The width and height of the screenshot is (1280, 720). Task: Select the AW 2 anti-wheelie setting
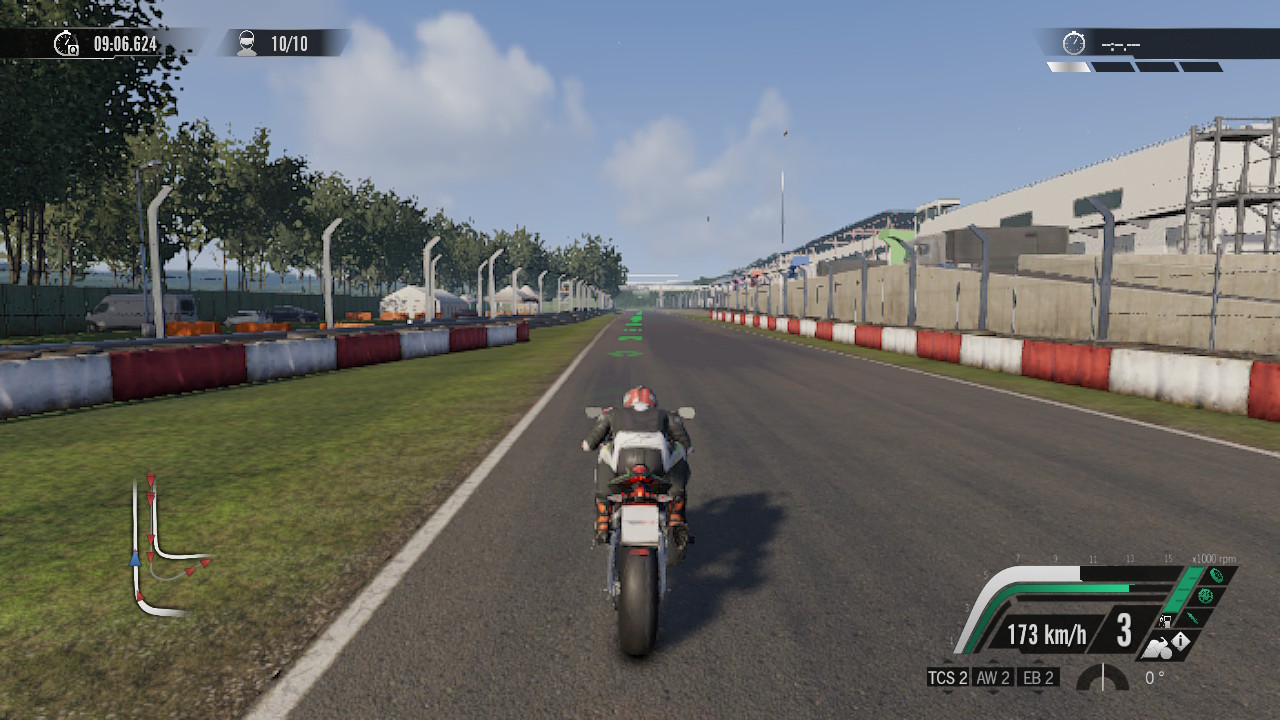point(993,678)
